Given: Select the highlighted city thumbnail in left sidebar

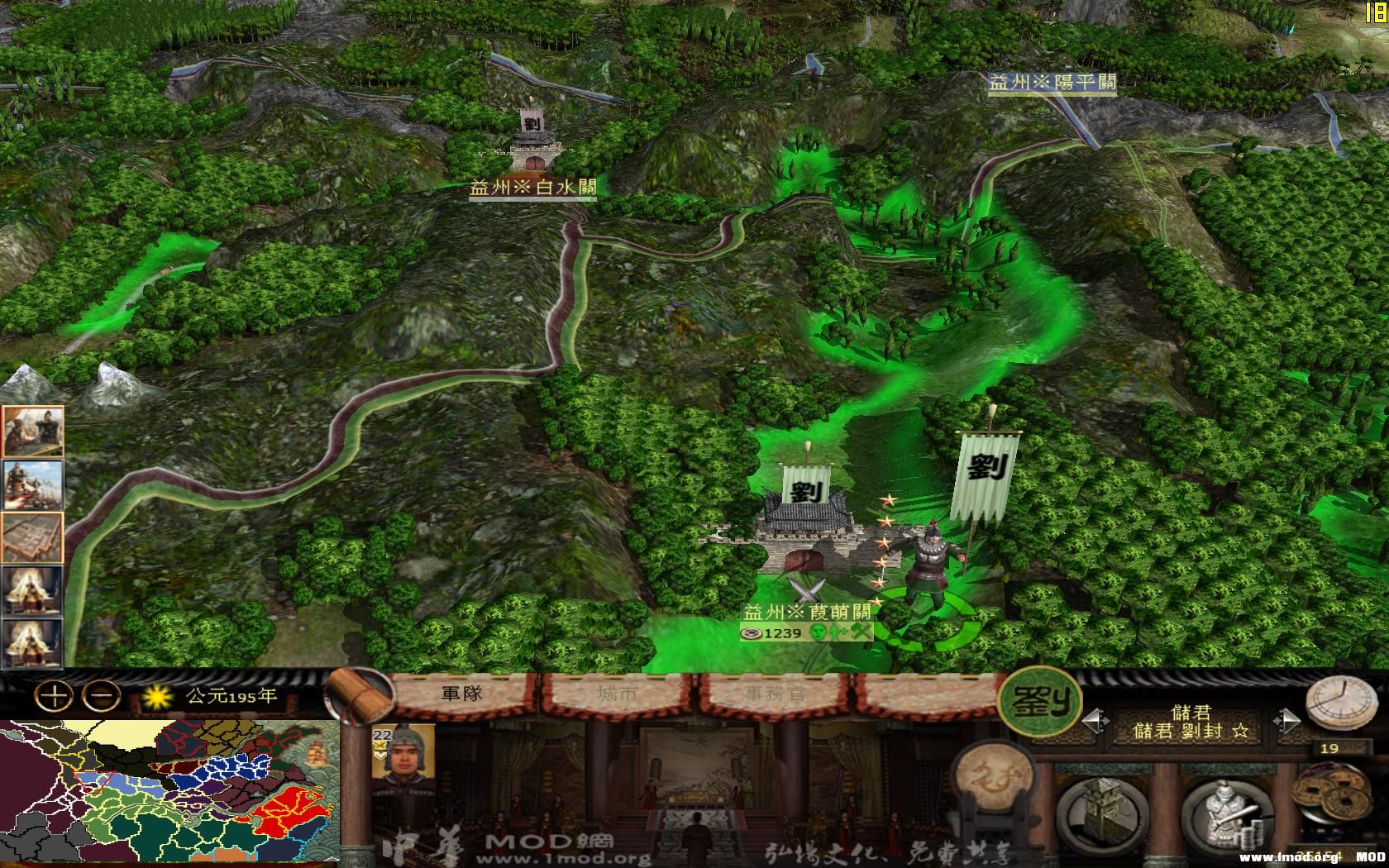Looking at the screenshot, I should [34, 538].
